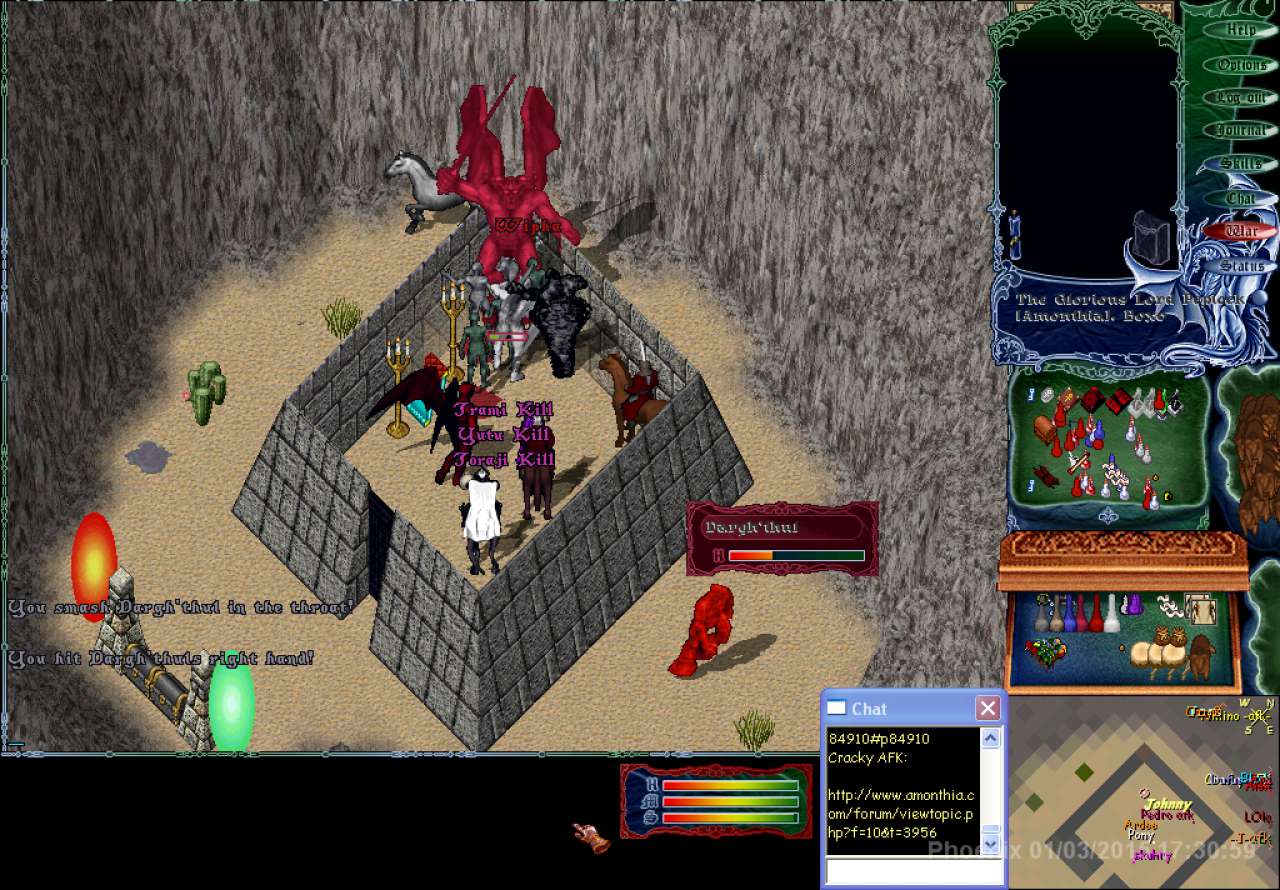Show the character Status gump
Screen dimensions: 1280x890
tap(1241, 266)
